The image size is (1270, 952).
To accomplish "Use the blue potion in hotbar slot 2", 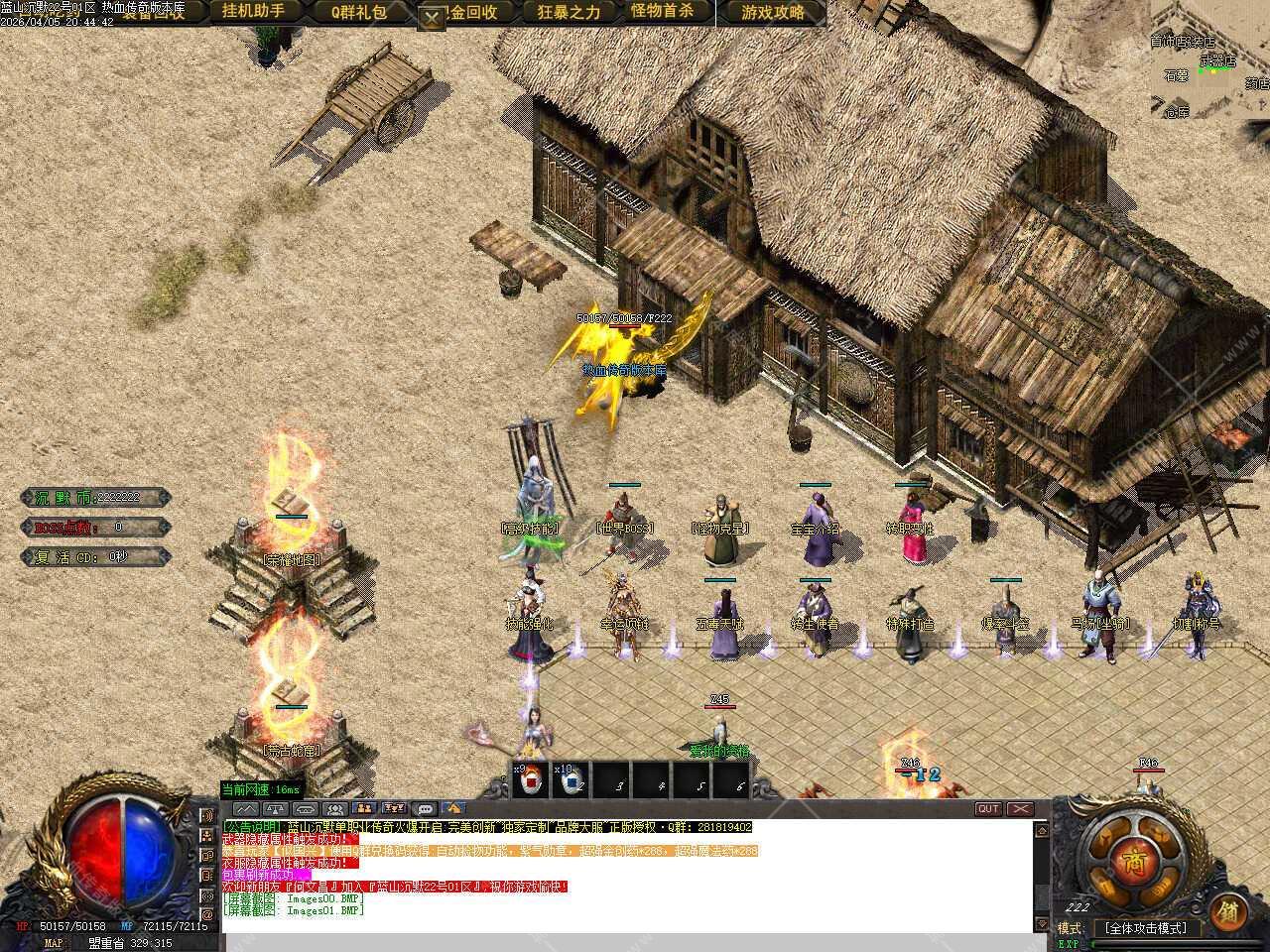I will [571, 779].
